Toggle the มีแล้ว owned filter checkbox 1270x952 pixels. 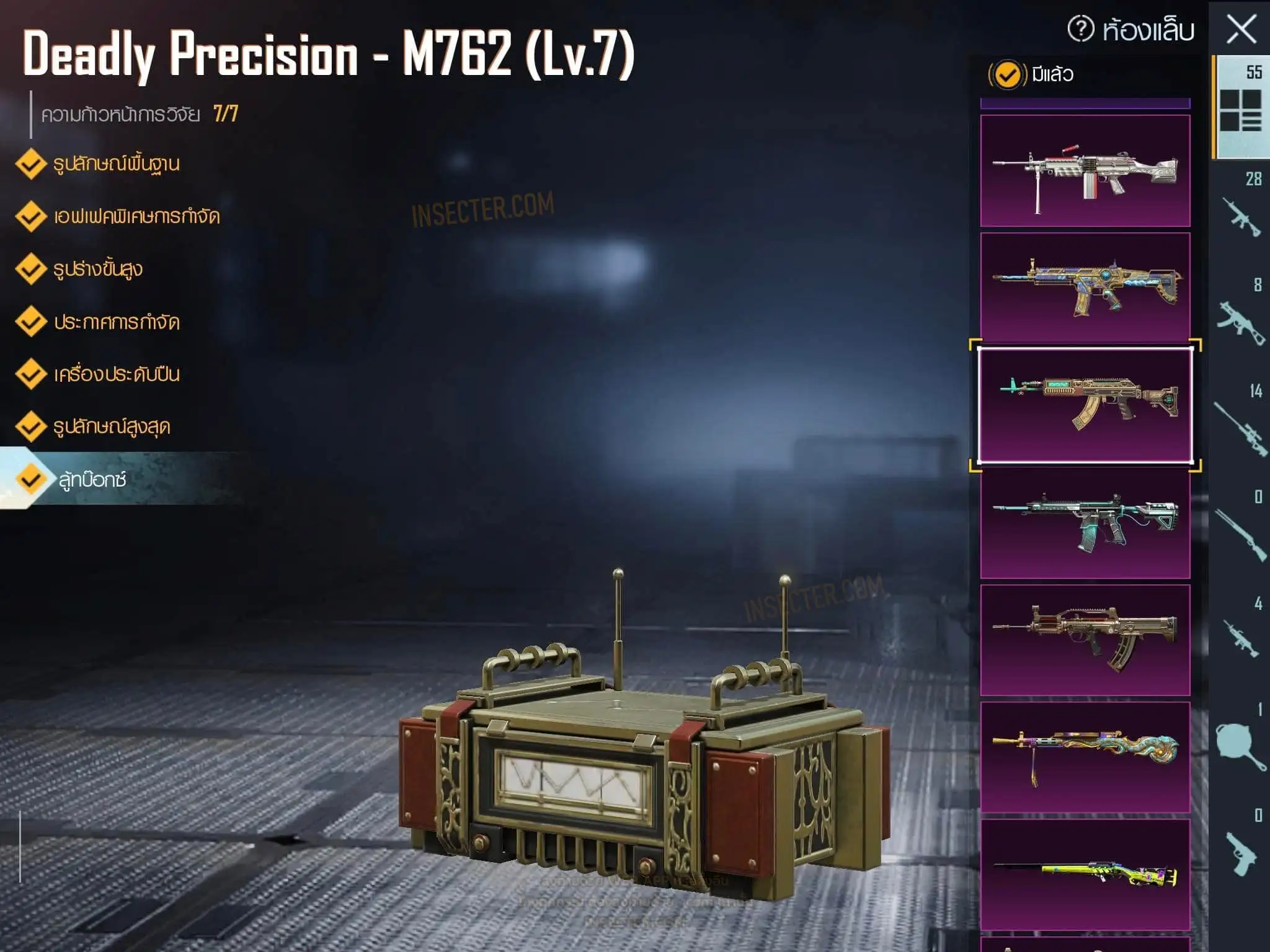(x=1007, y=75)
